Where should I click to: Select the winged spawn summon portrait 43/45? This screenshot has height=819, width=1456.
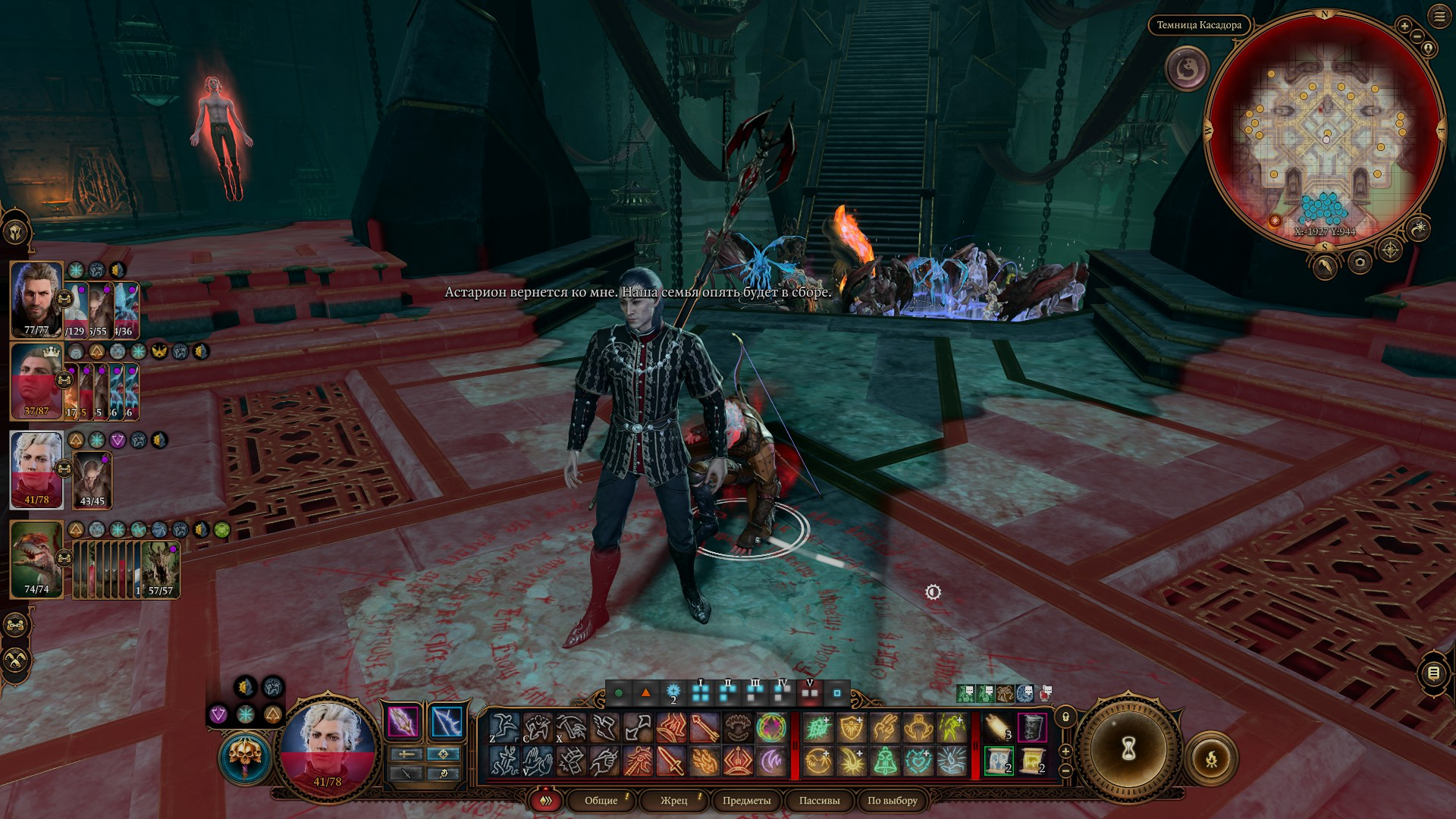pos(93,479)
